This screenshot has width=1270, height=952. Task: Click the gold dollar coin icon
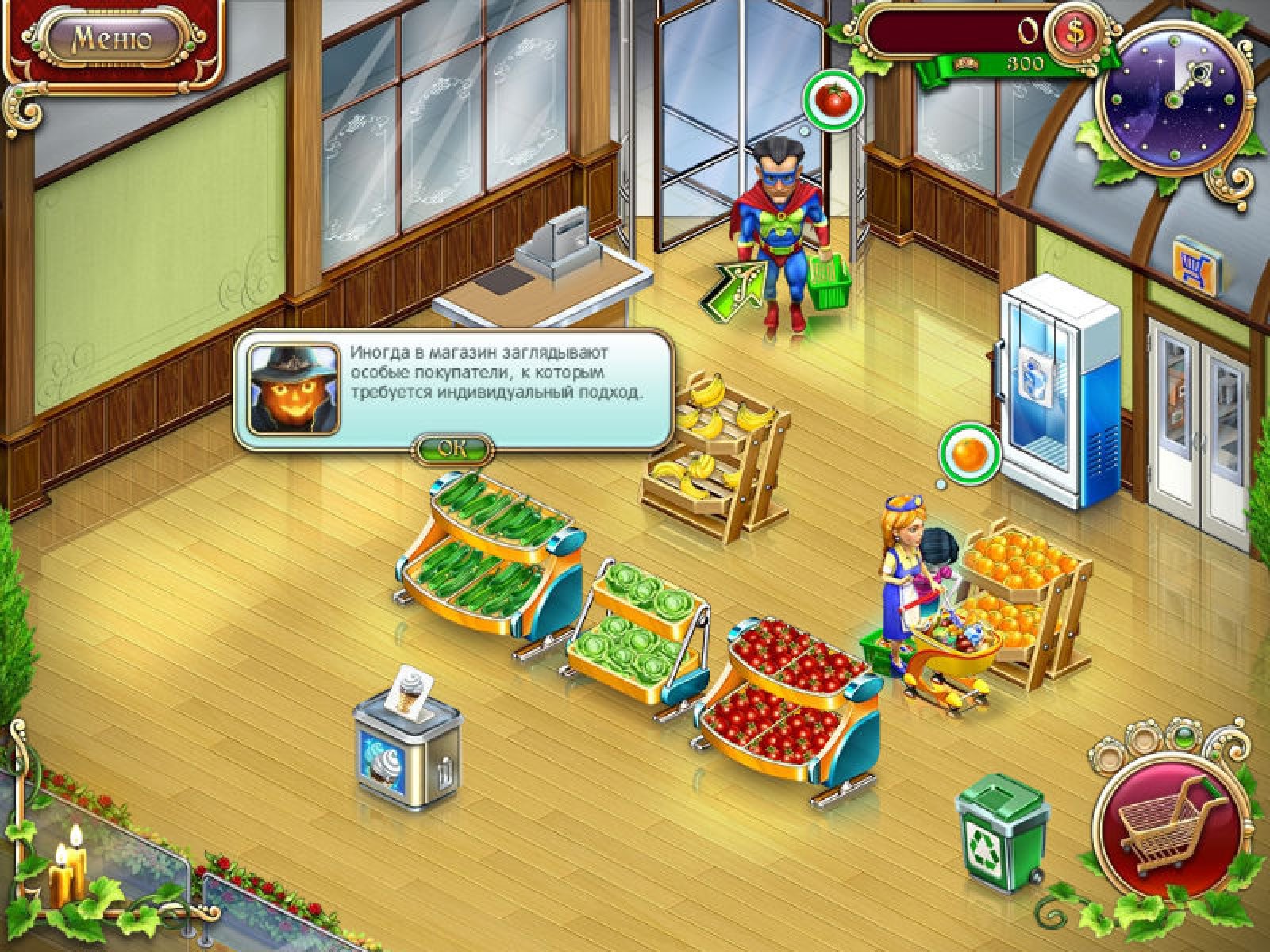coord(1077,33)
